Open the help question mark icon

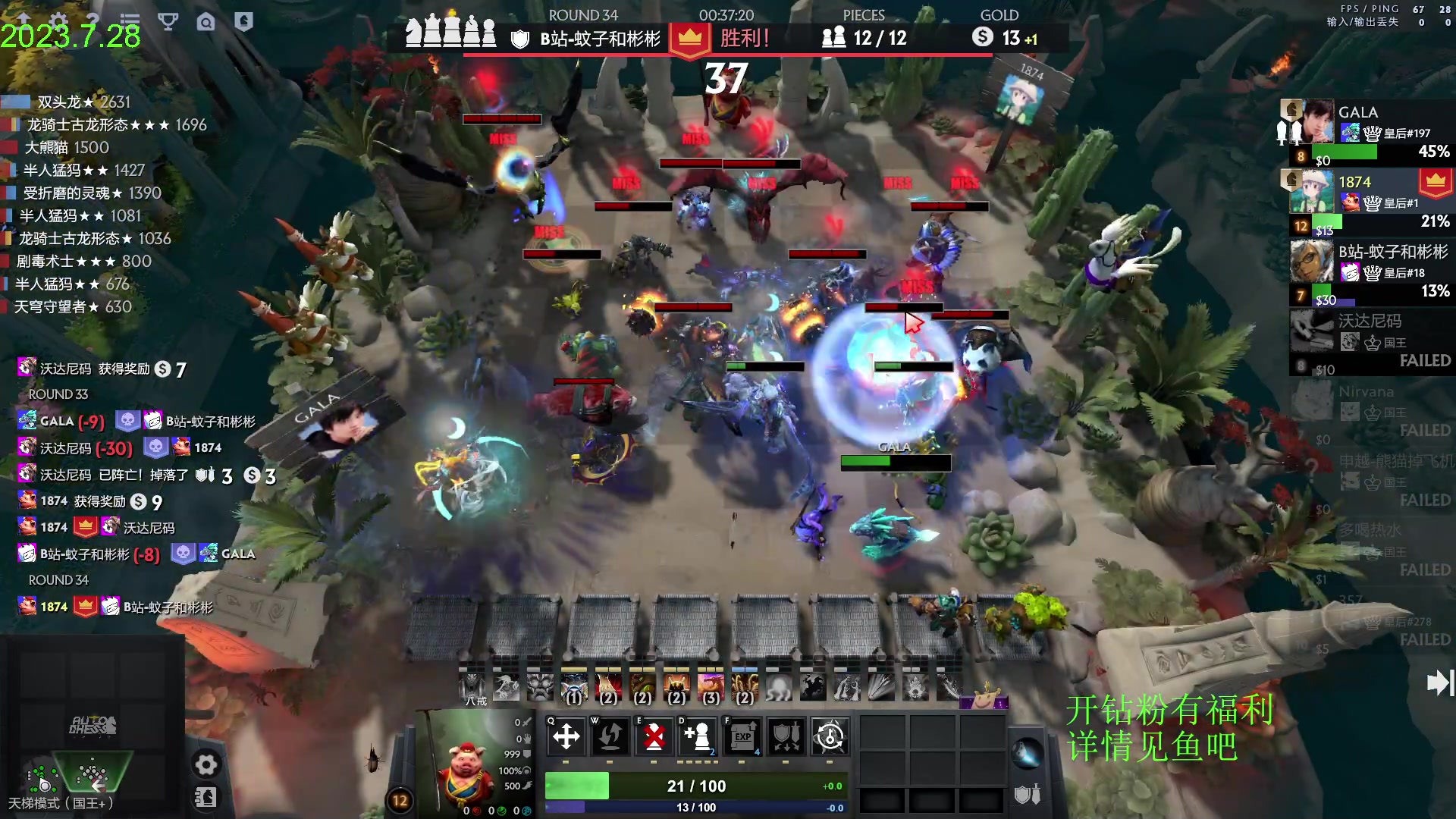(x=93, y=20)
